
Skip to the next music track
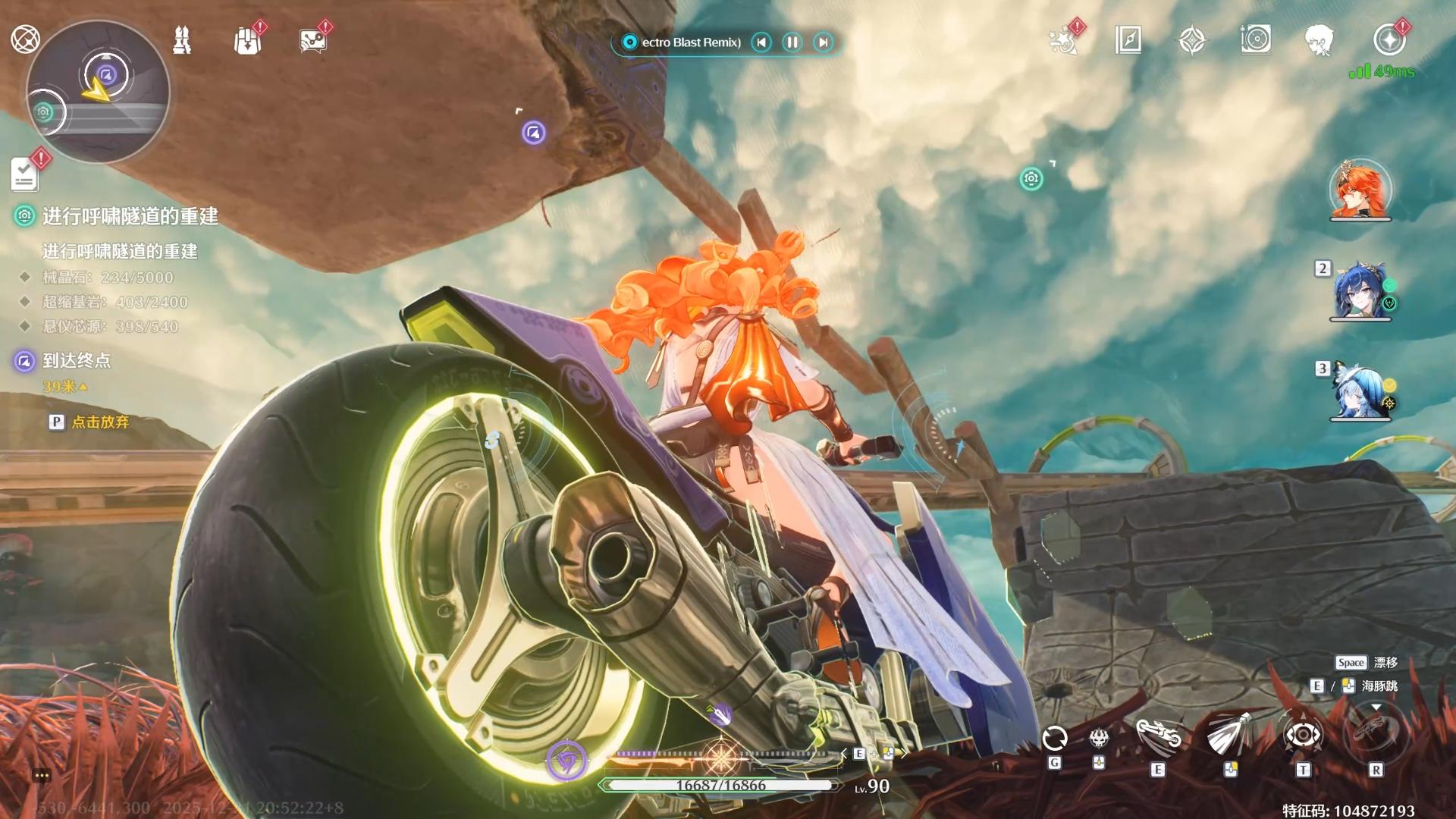(823, 42)
